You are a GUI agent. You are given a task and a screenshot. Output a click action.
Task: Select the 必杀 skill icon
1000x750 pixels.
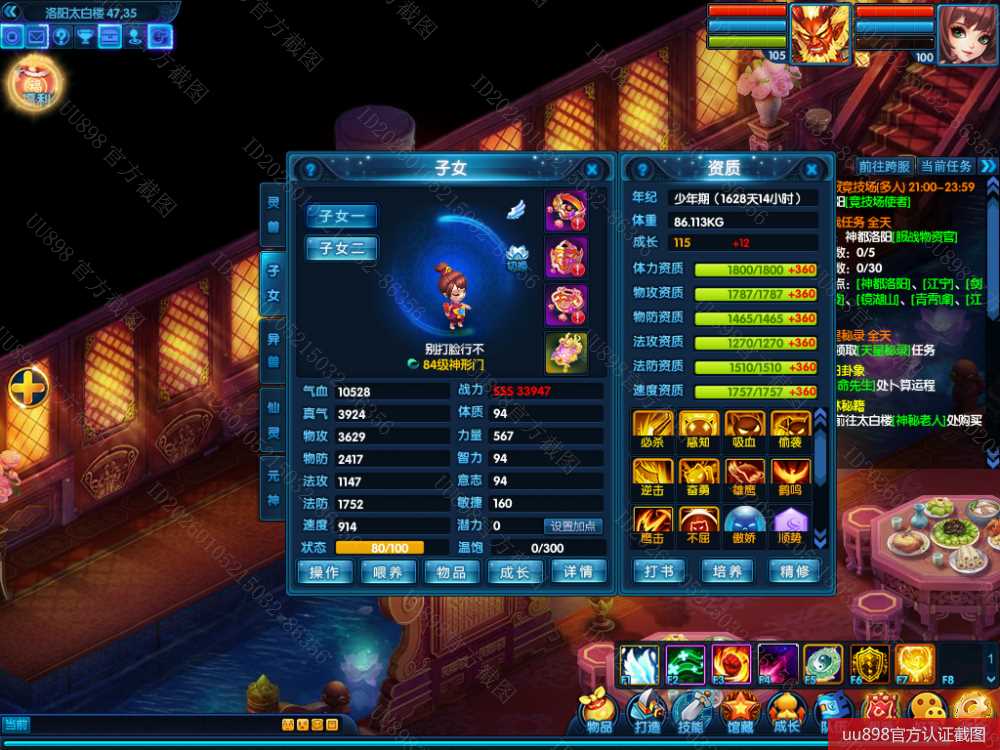pyautogui.click(x=652, y=428)
